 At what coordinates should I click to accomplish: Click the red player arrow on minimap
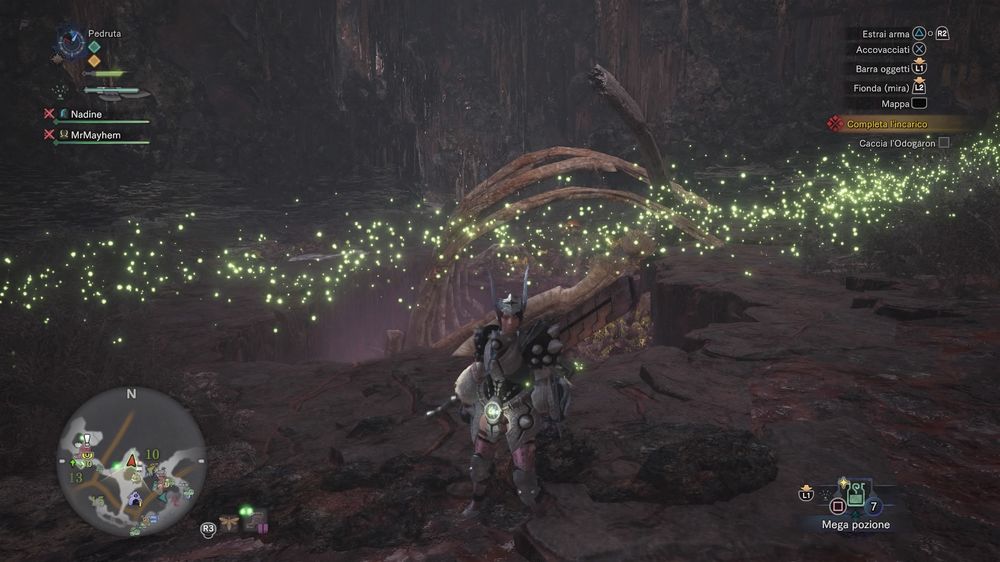coord(131,461)
